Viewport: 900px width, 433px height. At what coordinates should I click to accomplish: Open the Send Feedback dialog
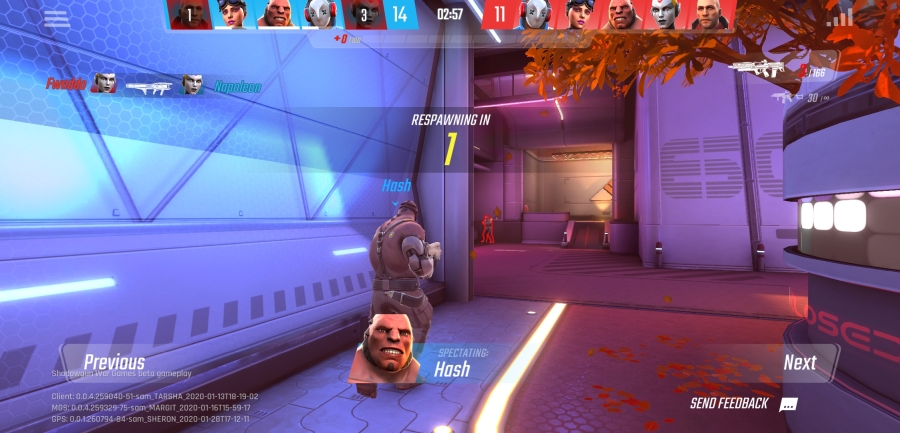pyautogui.click(x=743, y=404)
